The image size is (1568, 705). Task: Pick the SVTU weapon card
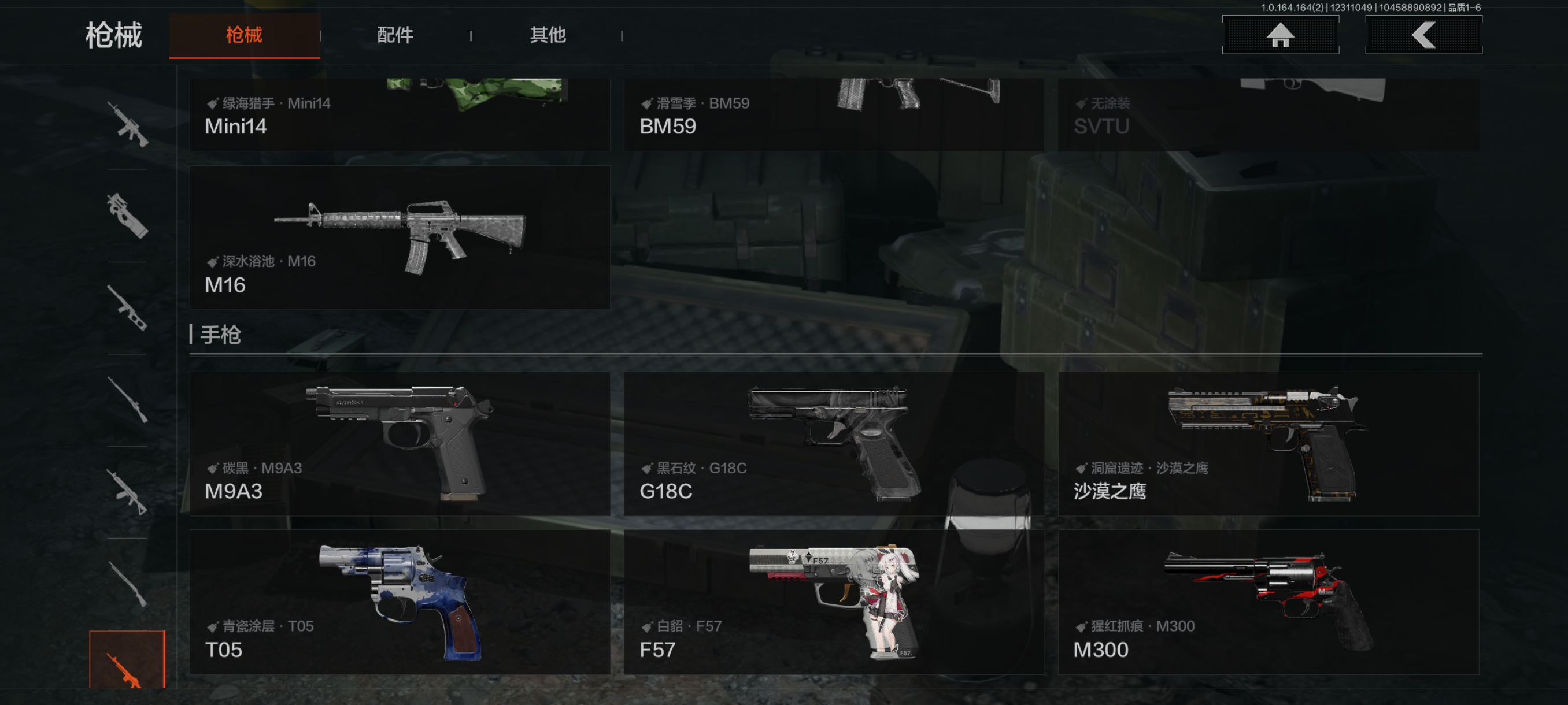[1268, 114]
